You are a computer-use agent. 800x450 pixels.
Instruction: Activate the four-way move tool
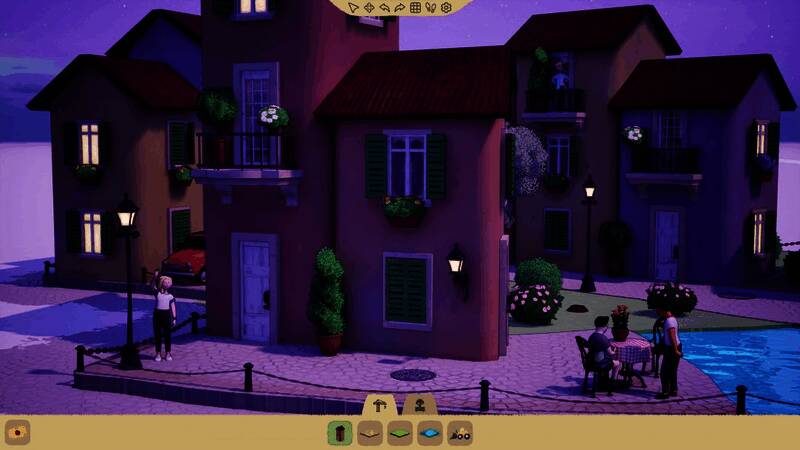[368, 8]
